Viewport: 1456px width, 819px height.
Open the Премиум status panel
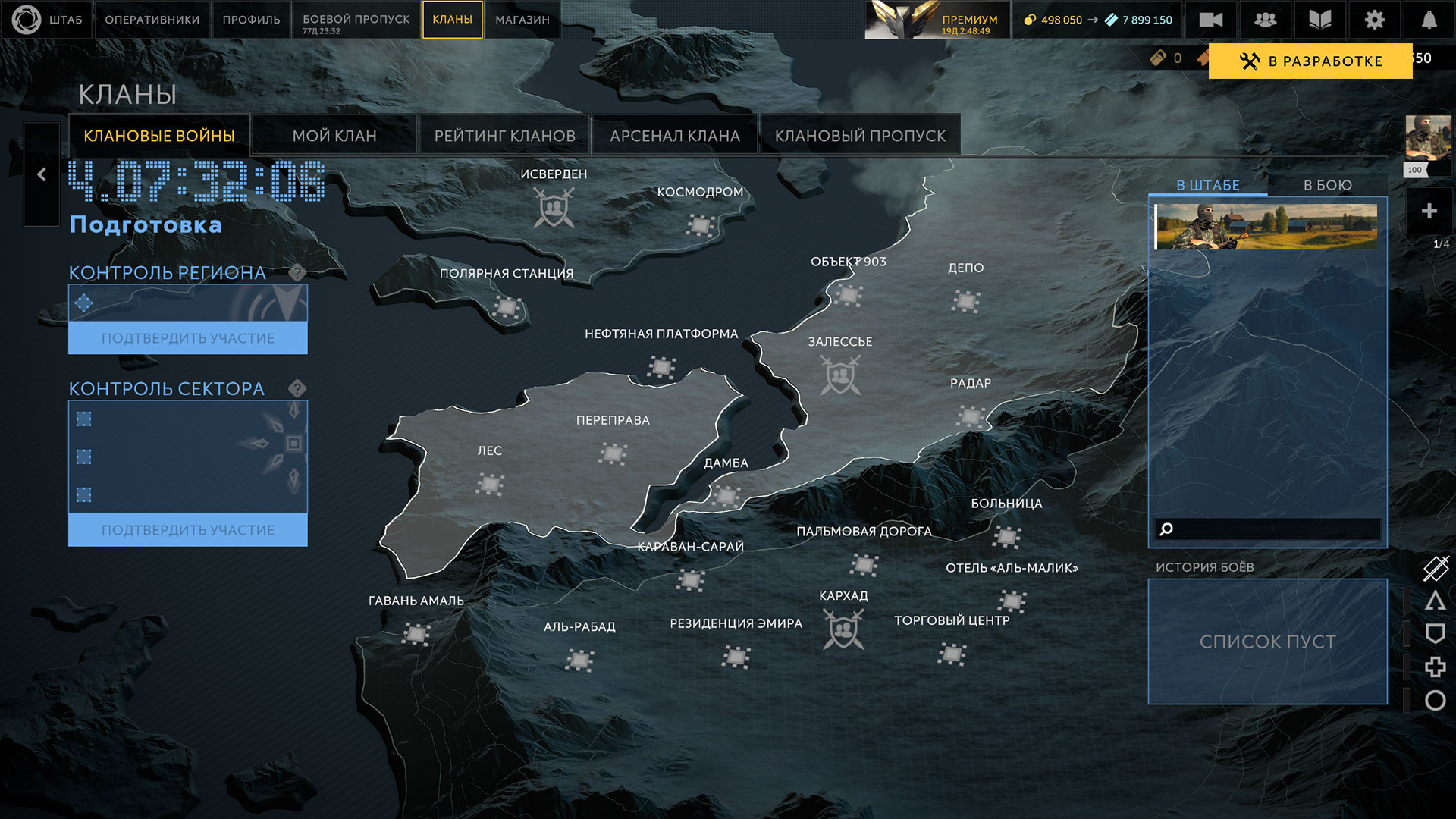[937, 20]
